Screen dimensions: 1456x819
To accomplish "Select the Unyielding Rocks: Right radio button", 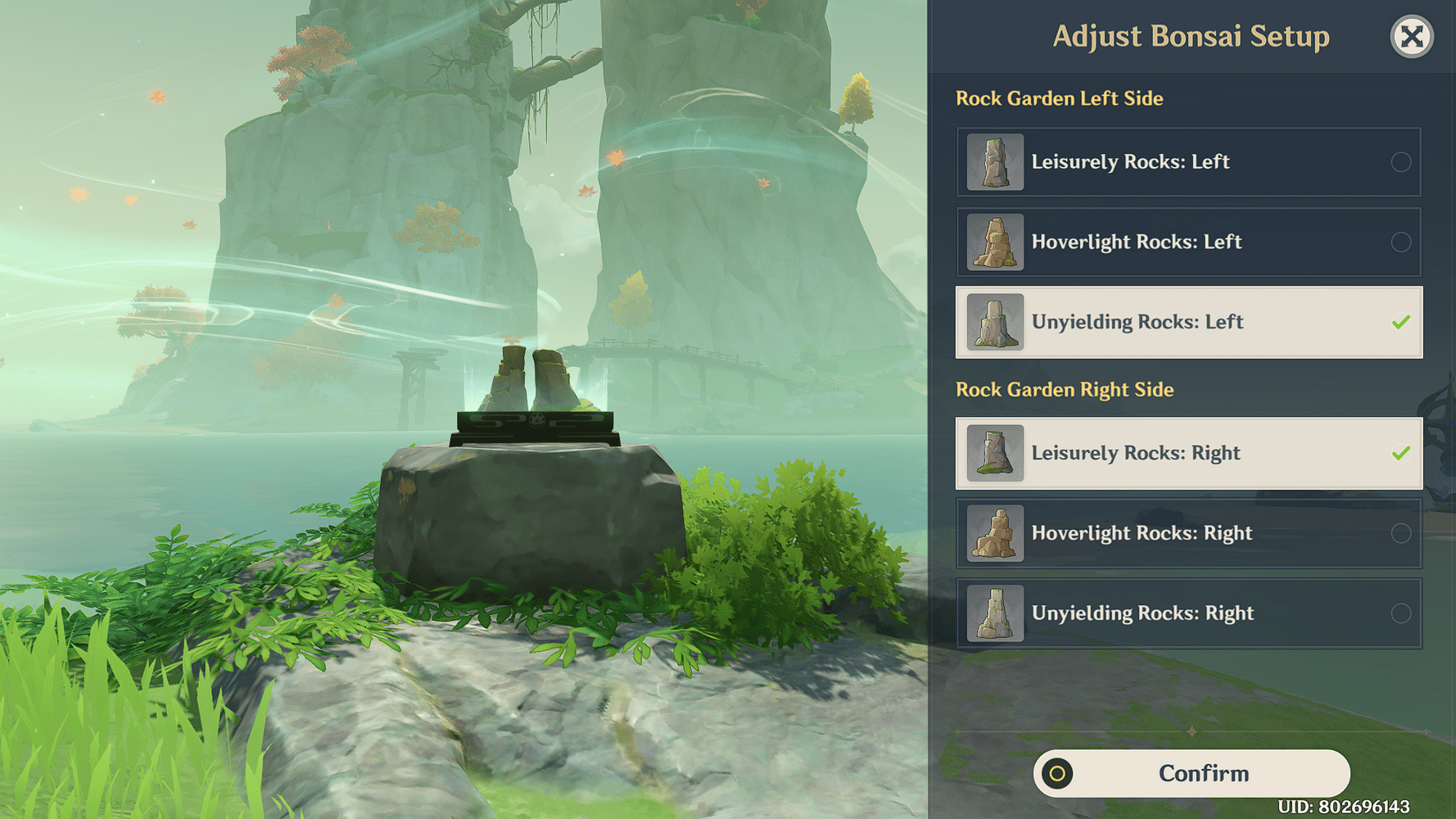I will 1399,613.
